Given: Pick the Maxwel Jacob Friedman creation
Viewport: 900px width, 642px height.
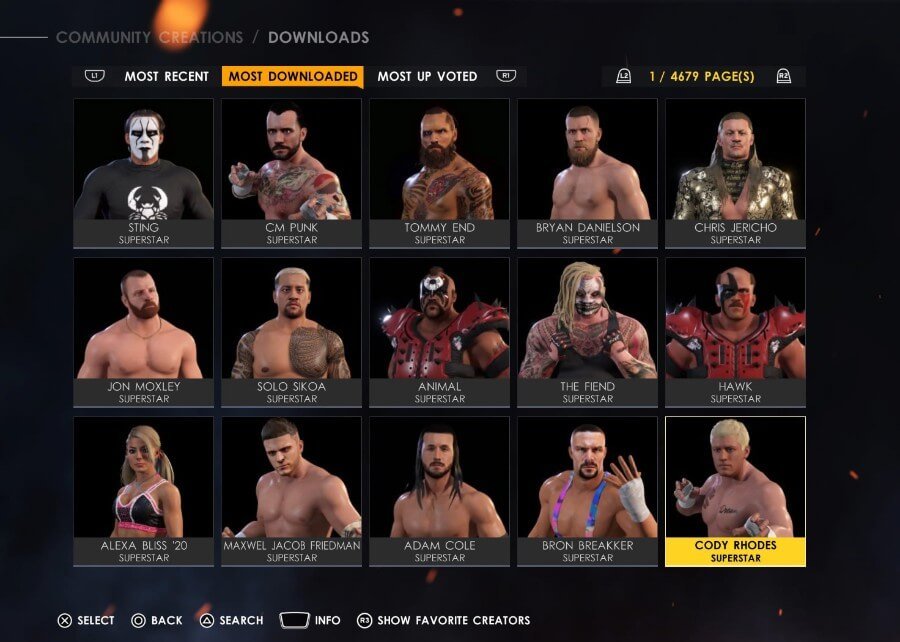Looking at the screenshot, I should point(292,491).
